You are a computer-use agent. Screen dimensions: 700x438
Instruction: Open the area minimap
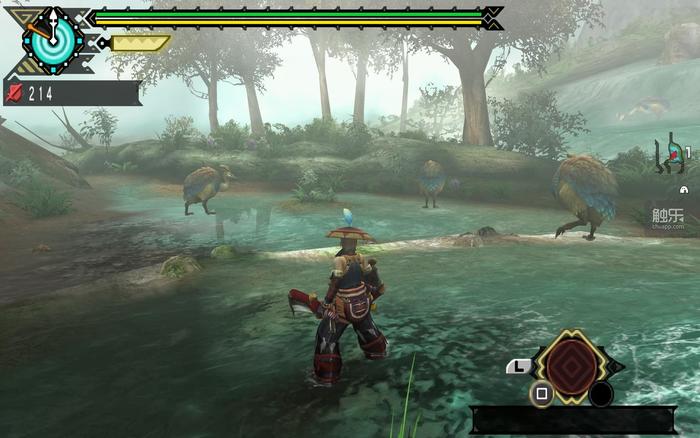[x=672, y=157]
